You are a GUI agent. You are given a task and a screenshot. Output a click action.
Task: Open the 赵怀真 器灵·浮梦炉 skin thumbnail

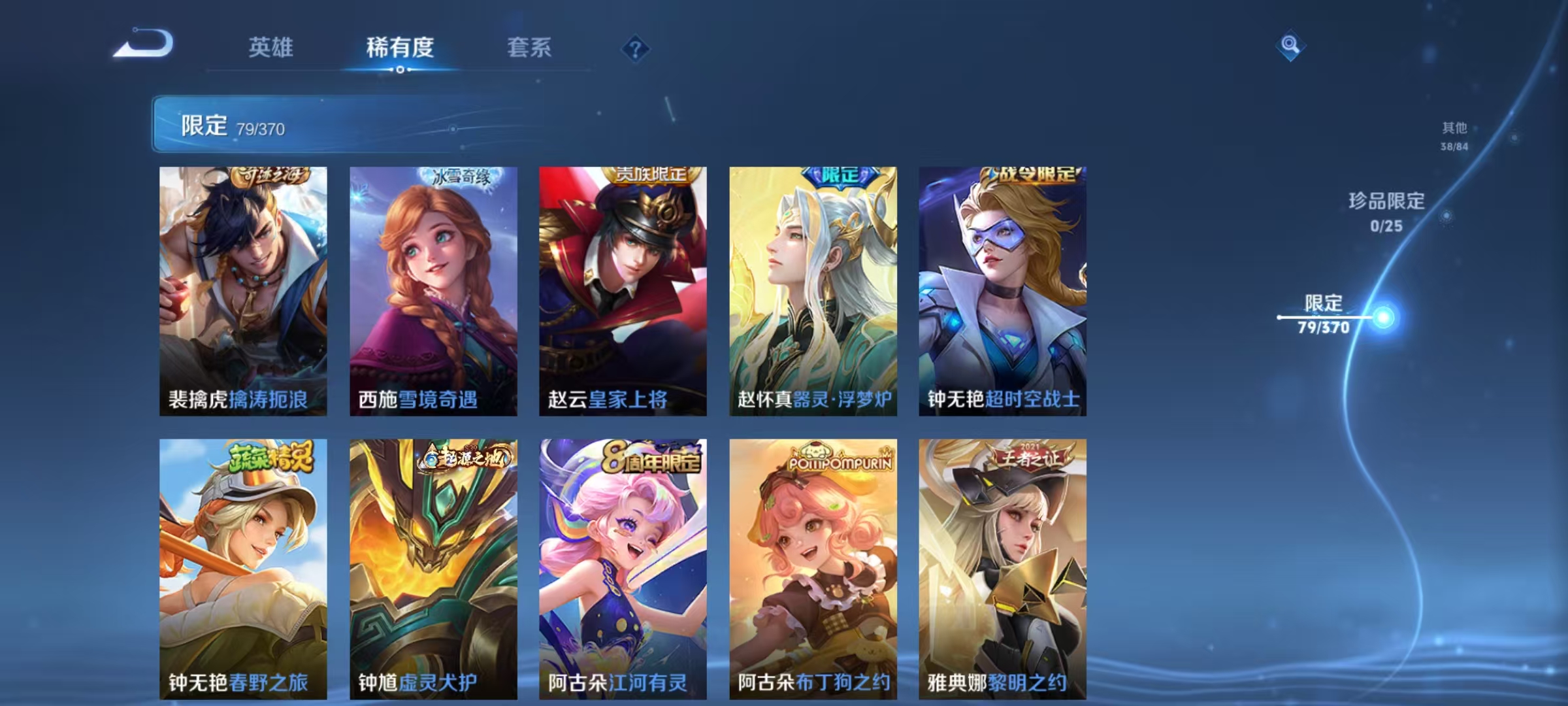[x=813, y=288]
